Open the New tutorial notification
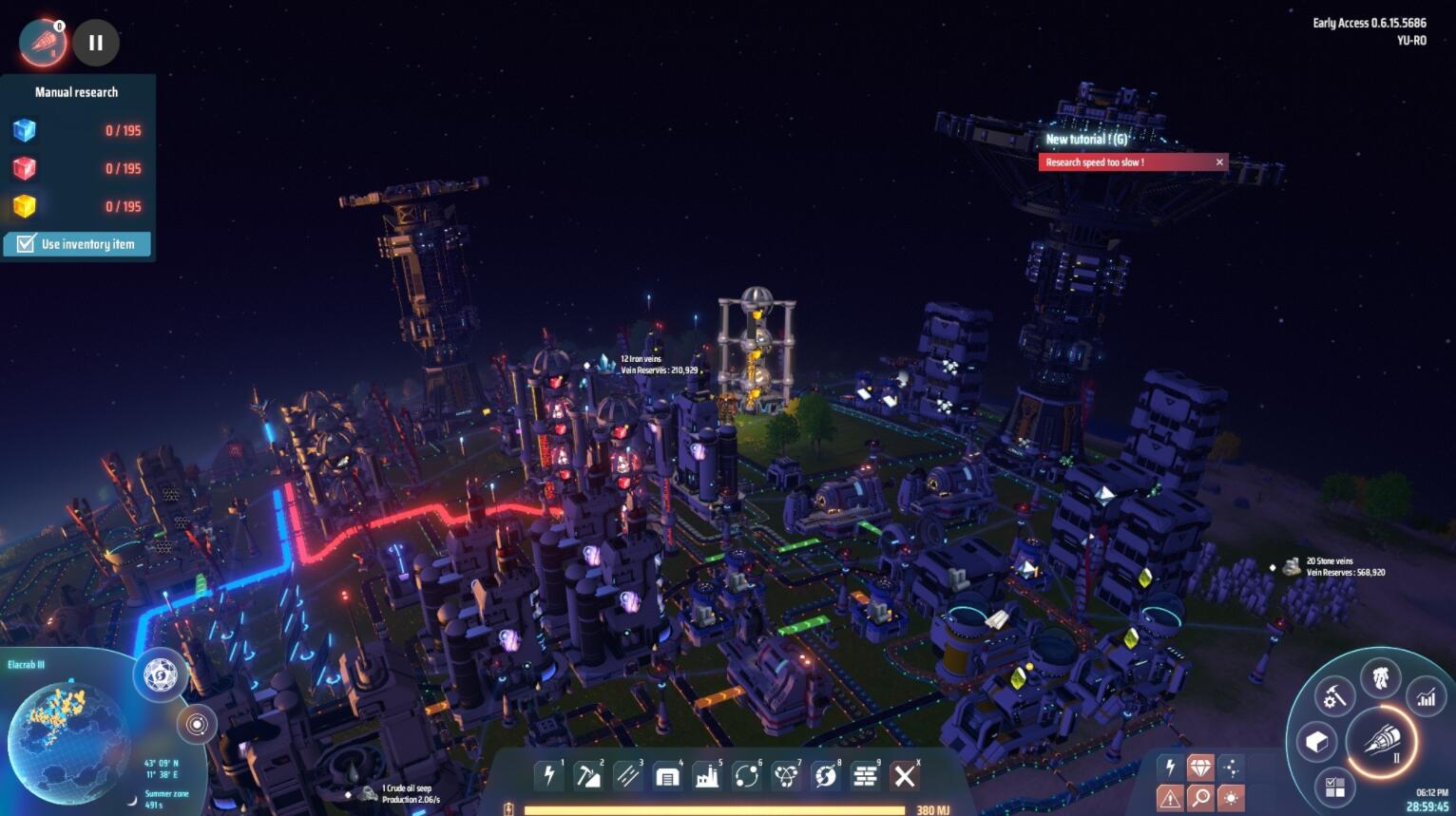 click(1086, 140)
